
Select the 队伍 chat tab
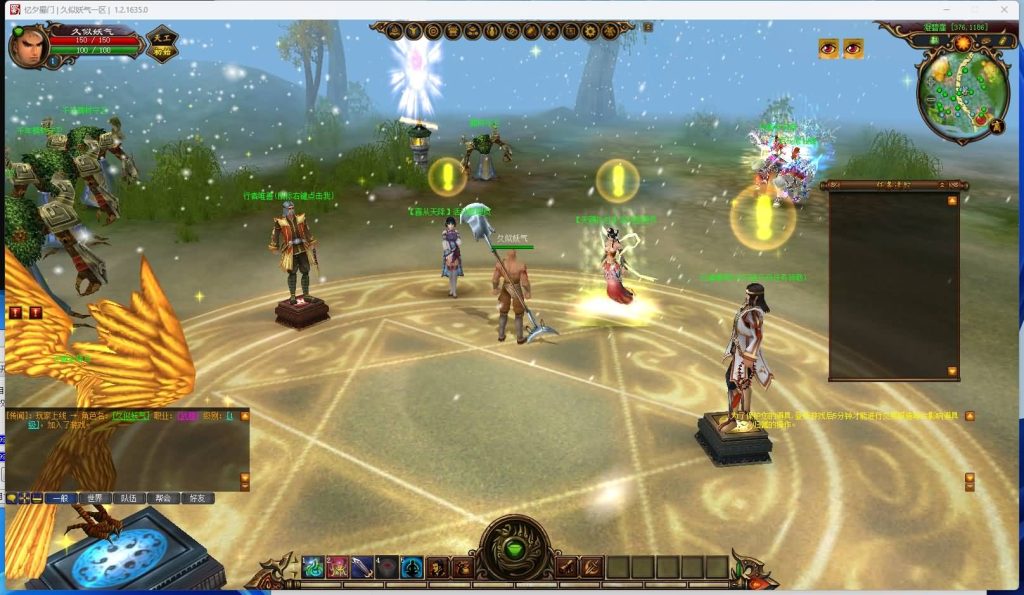(x=129, y=497)
